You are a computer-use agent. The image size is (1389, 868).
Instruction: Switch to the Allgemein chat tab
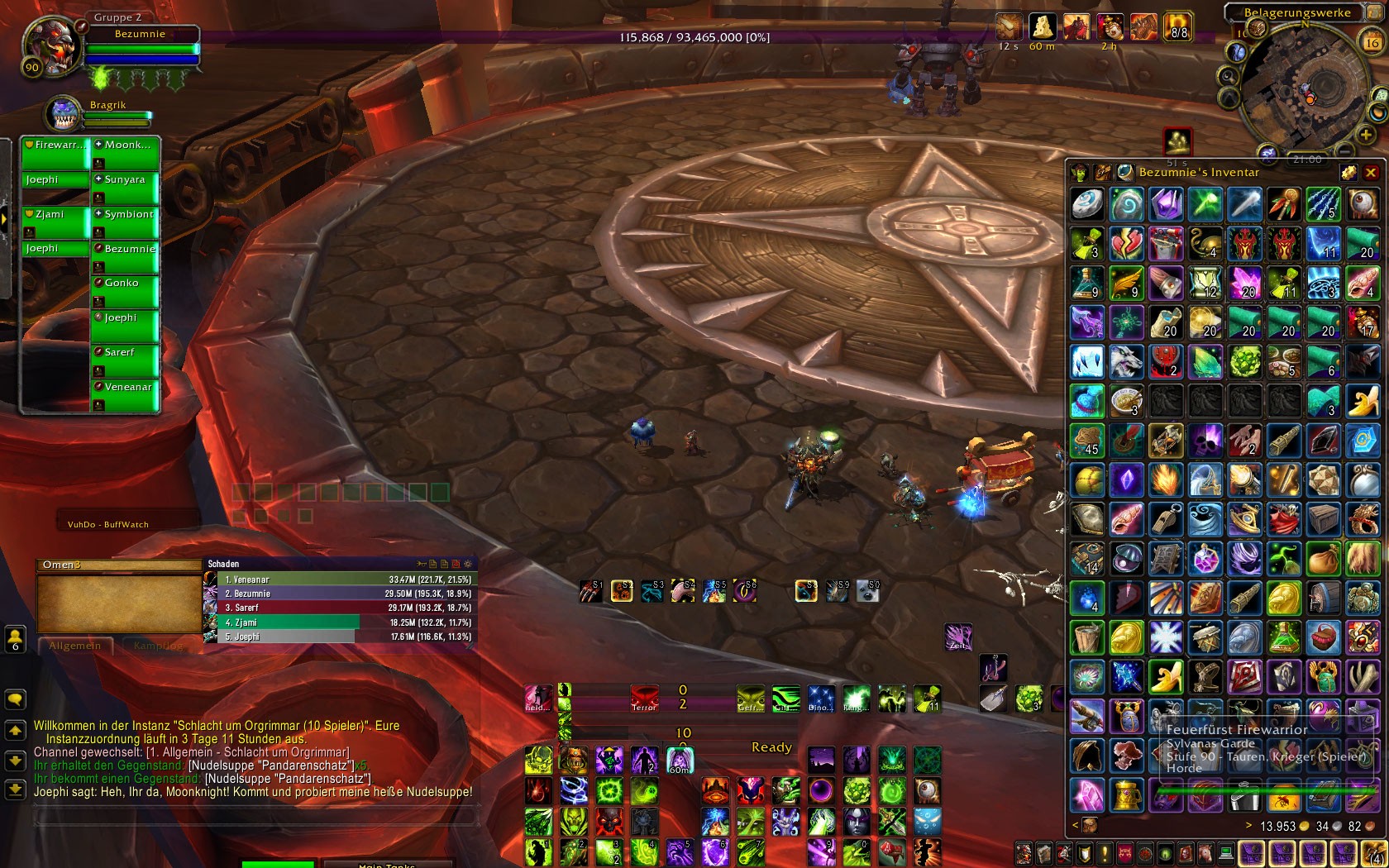point(74,646)
